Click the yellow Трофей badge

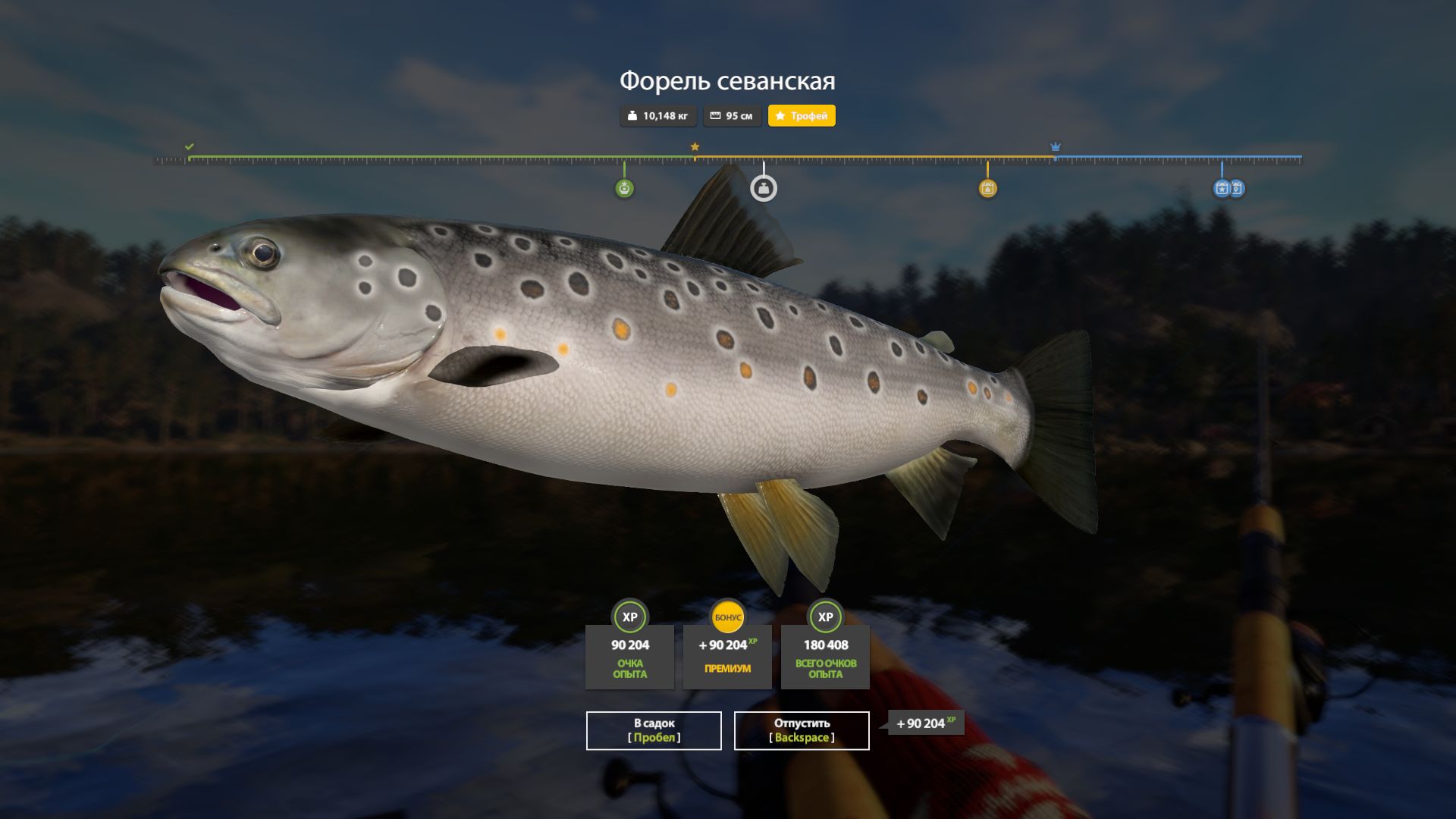[802, 116]
